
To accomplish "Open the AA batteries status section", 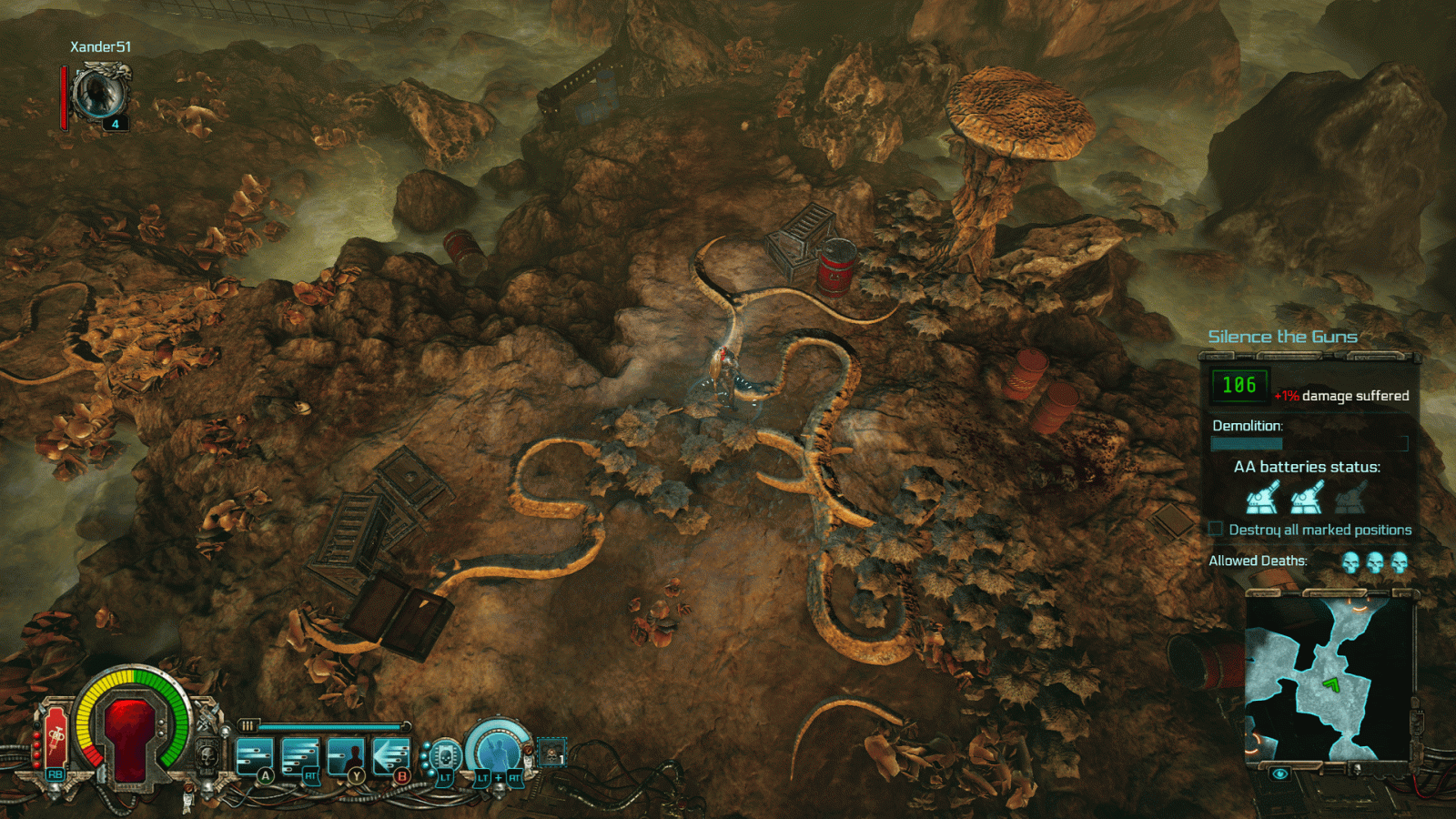I will [x=1308, y=465].
